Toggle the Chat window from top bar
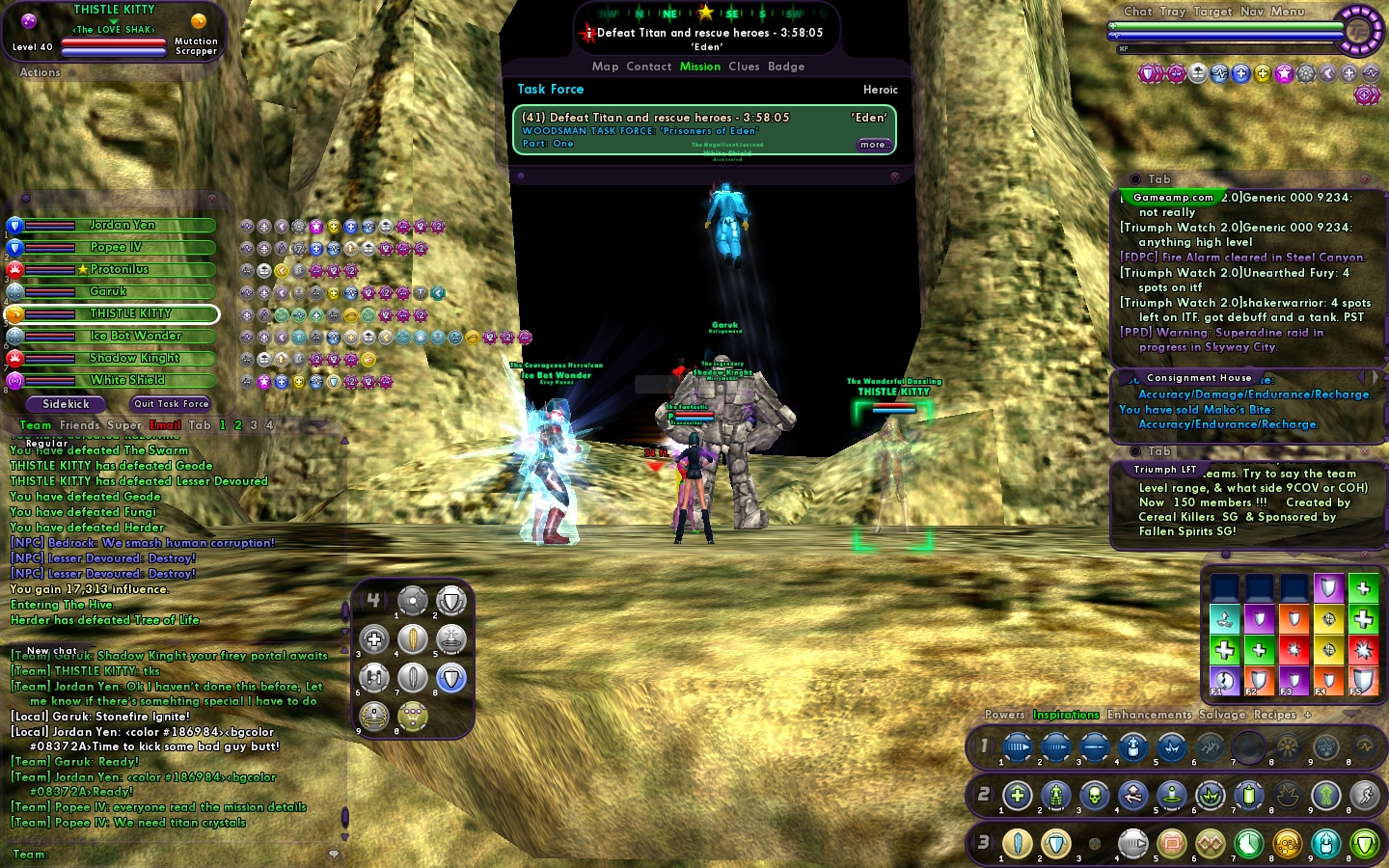This screenshot has width=1389, height=868. pyautogui.click(x=1137, y=12)
